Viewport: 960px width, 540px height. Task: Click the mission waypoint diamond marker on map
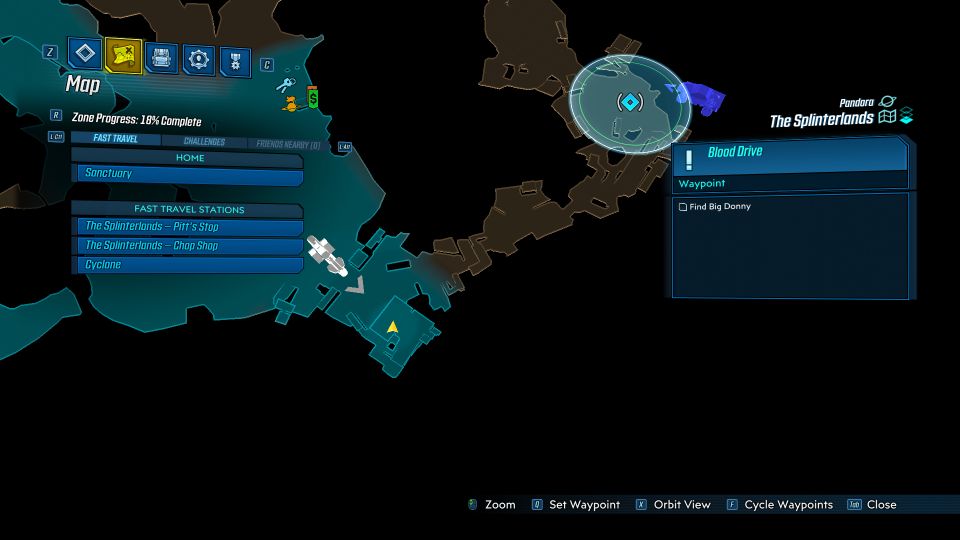coord(629,102)
